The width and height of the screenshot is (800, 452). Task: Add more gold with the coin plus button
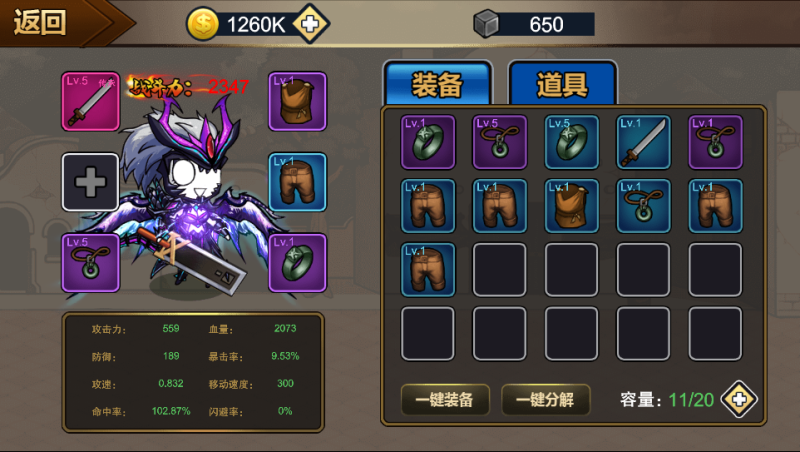311,25
